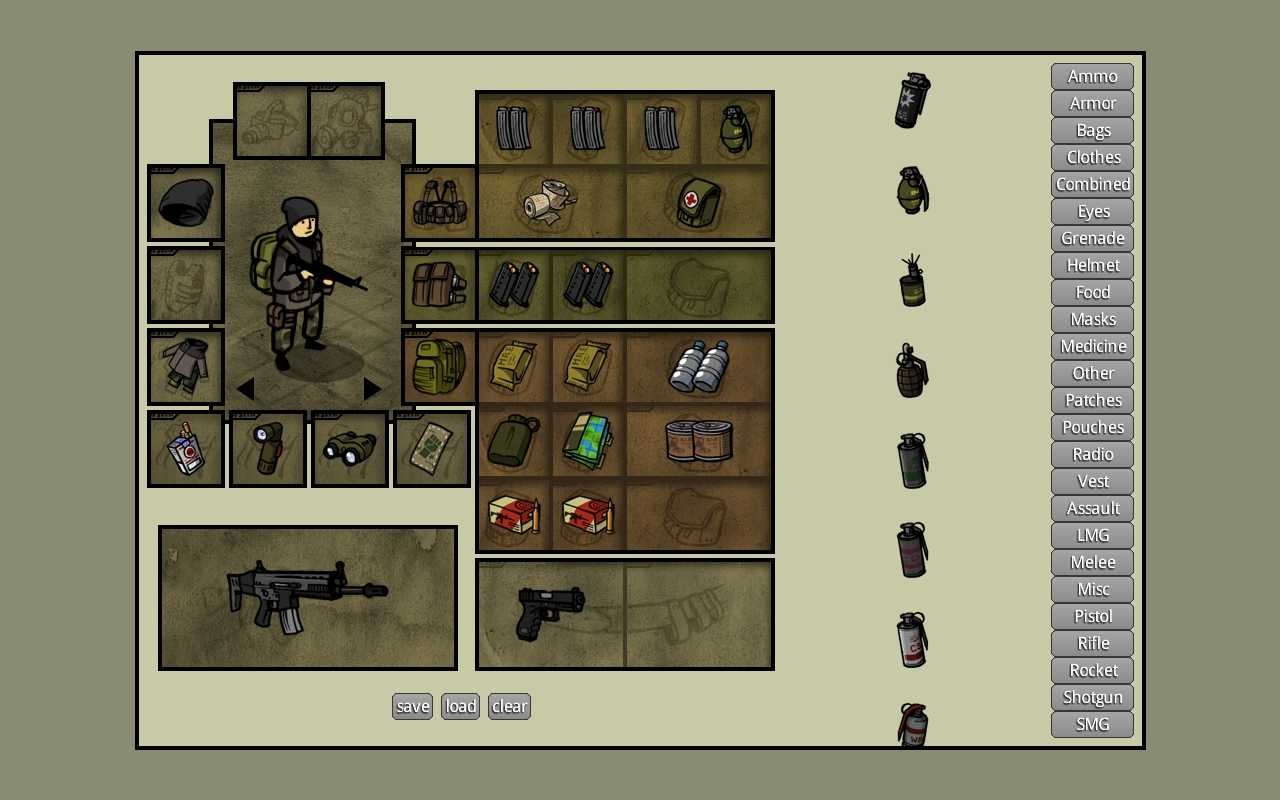Click the green medkit pouch

click(699, 200)
